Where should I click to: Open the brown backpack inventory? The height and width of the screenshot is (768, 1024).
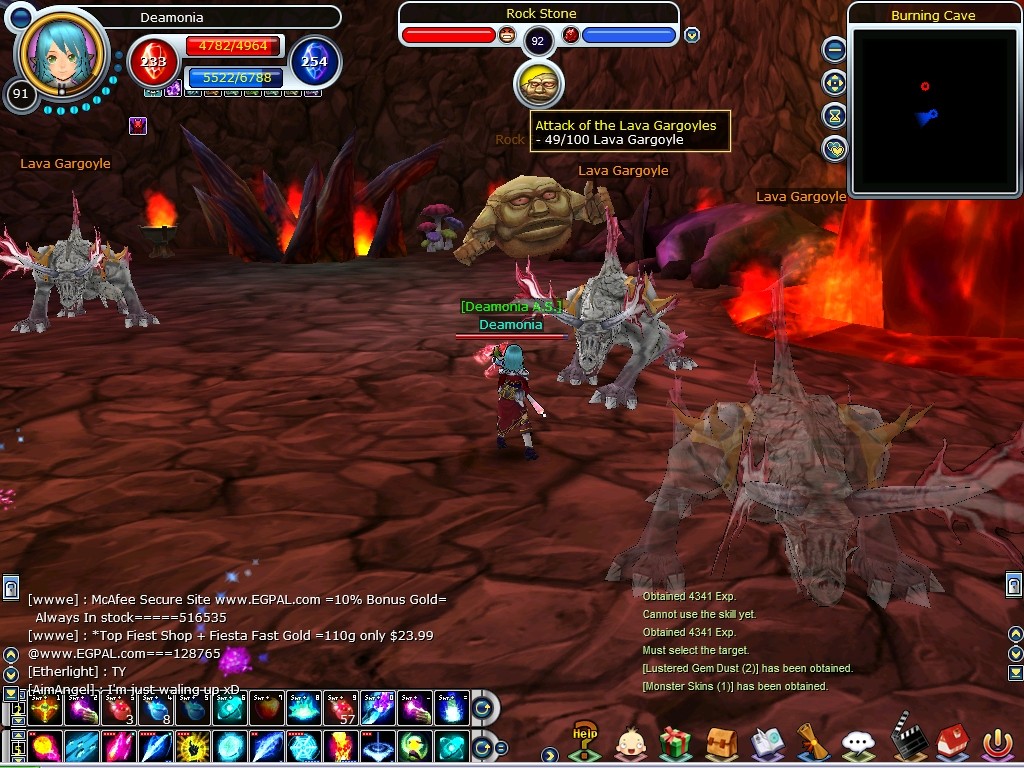(x=721, y=743)
